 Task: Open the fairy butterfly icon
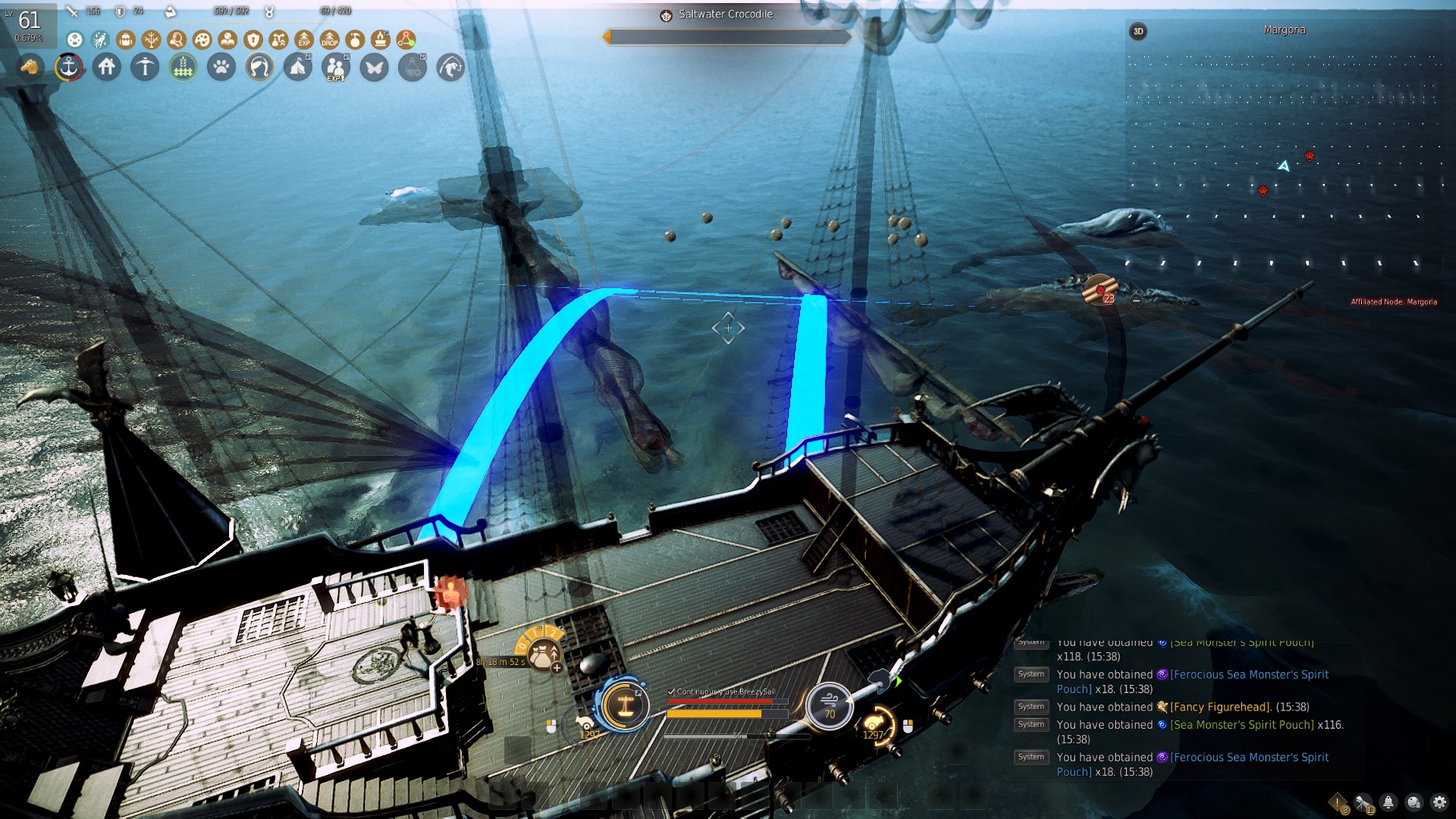(374, 67)
